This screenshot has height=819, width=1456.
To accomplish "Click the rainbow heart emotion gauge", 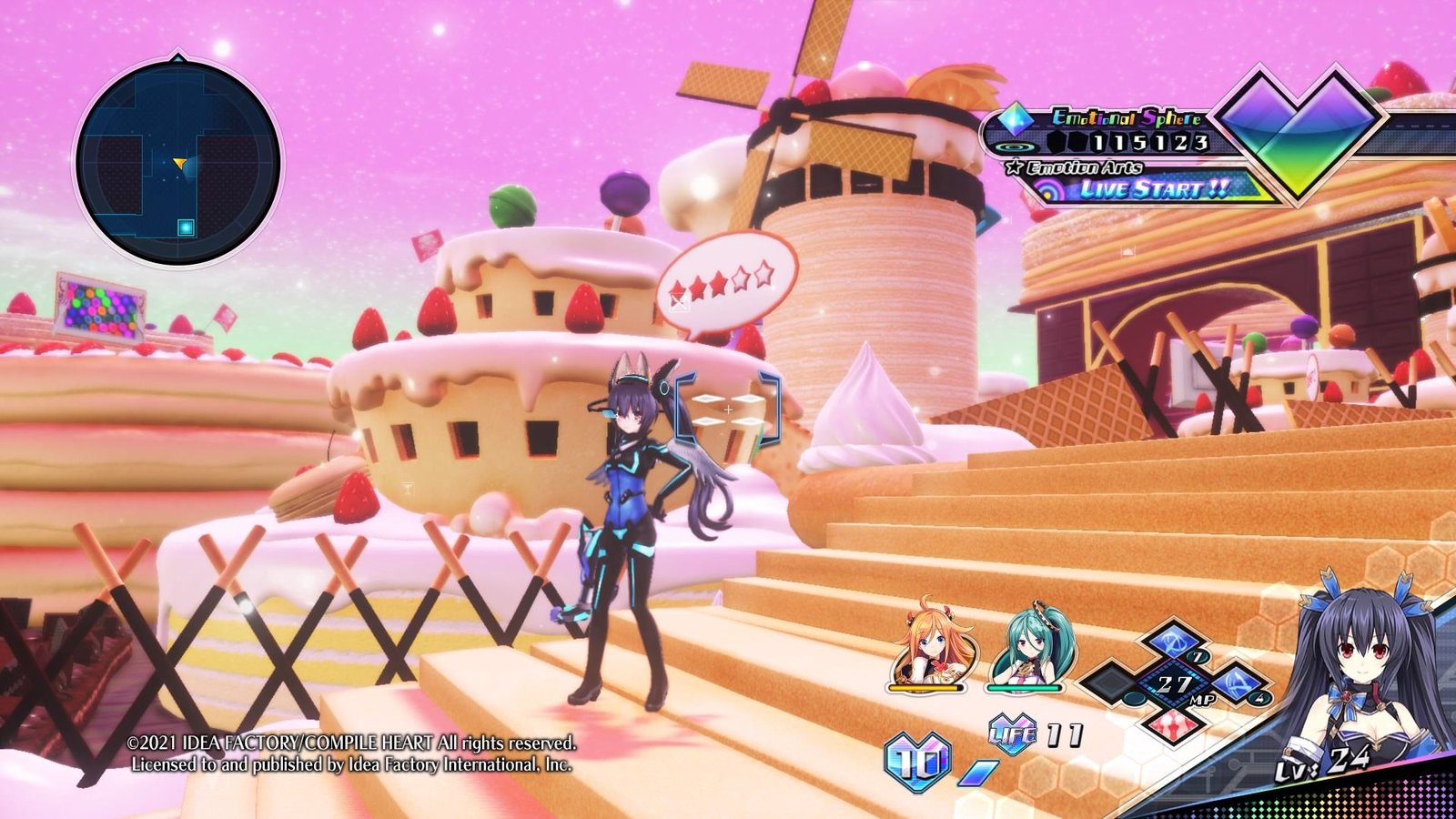I will point(1300,127).
